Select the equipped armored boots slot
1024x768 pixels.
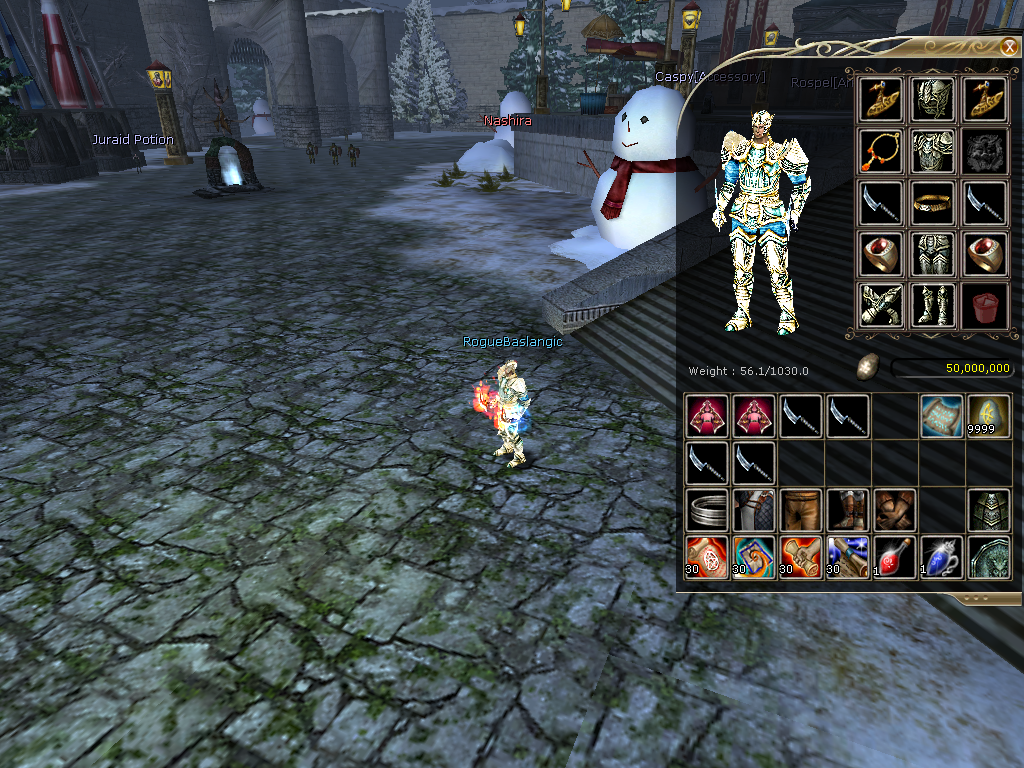(935, 306)
